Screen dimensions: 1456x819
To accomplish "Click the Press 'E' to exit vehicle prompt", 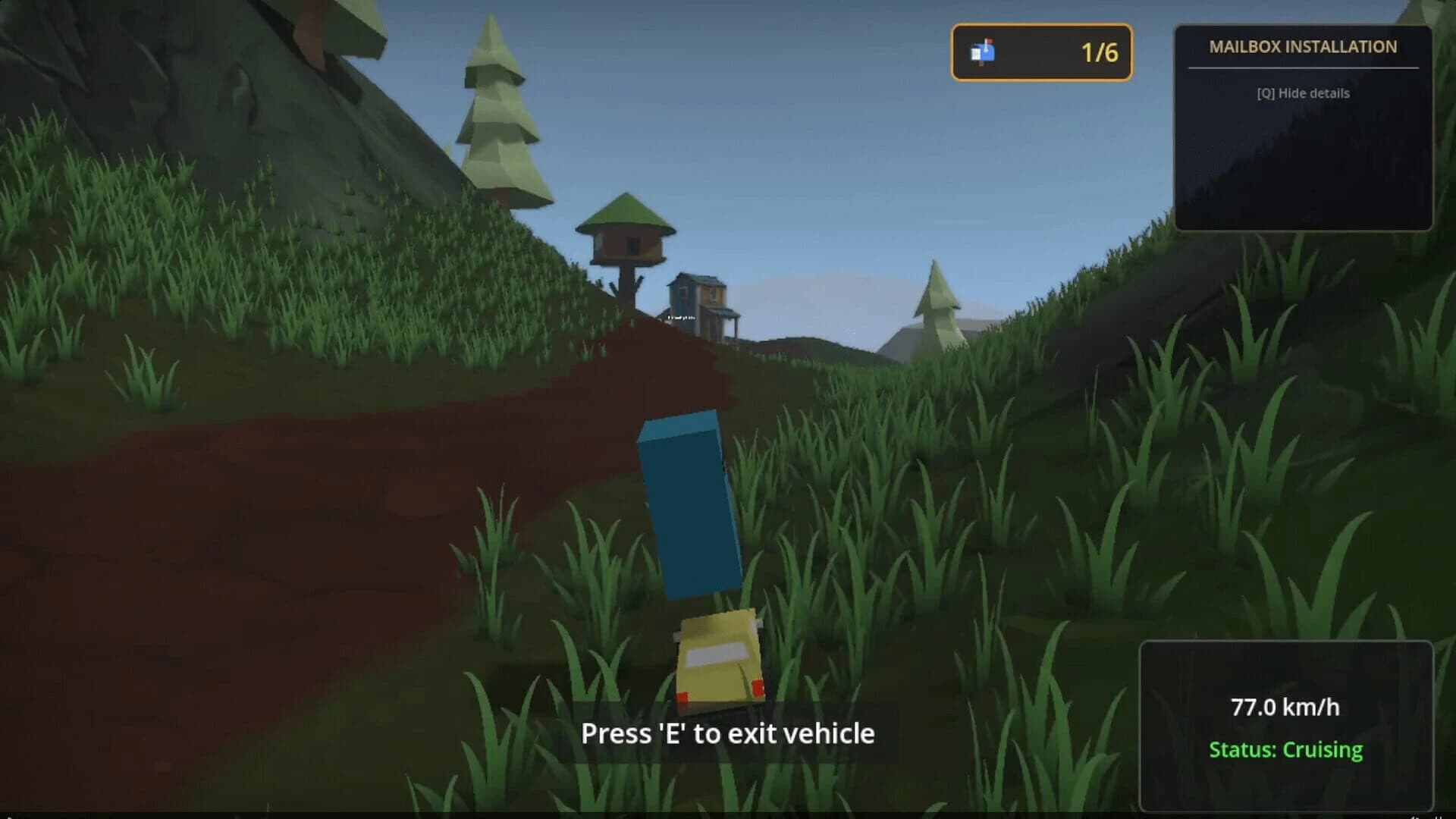I will [728, 733].
